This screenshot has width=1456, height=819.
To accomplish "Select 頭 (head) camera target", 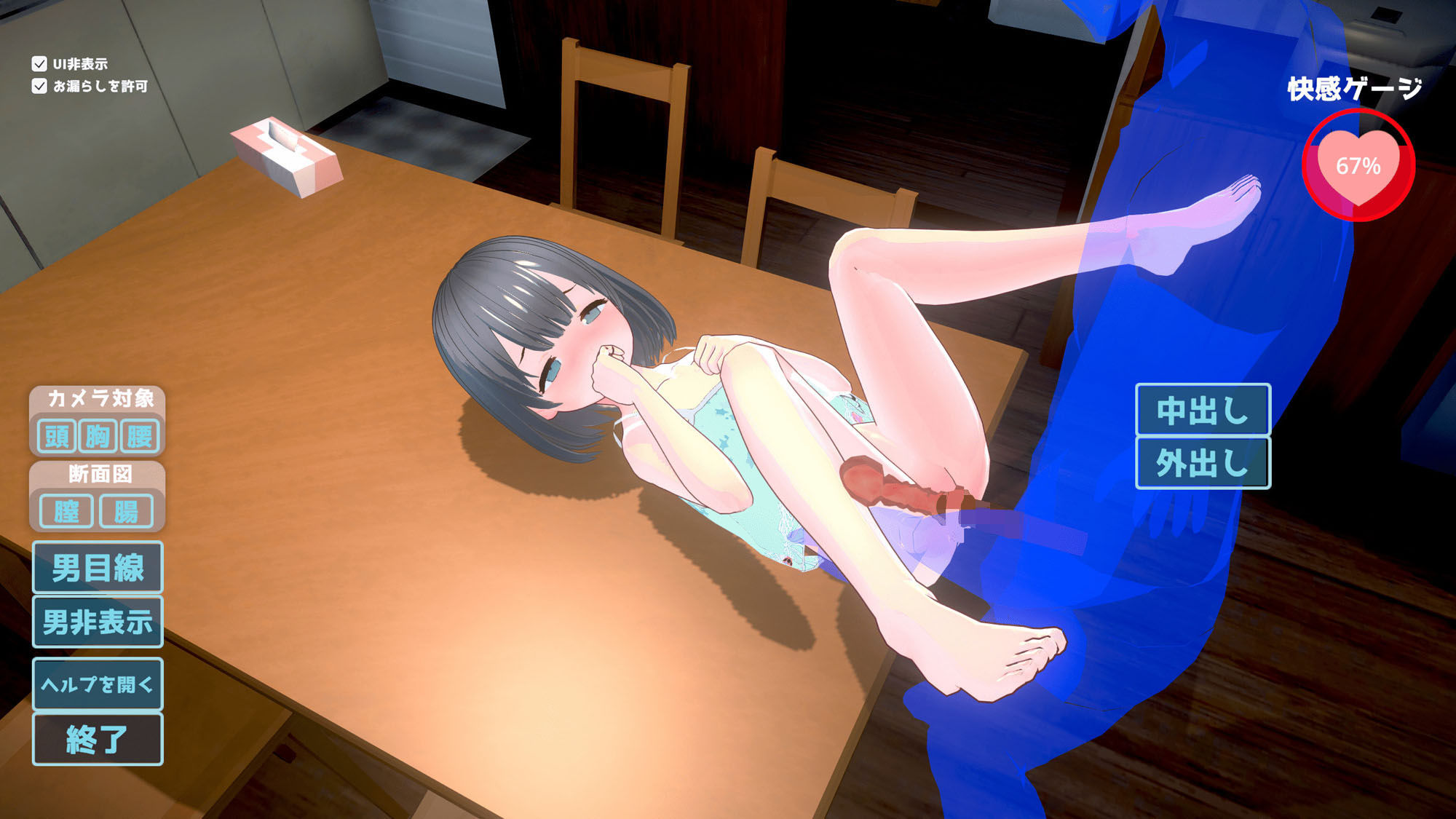I will click(58, 438).
